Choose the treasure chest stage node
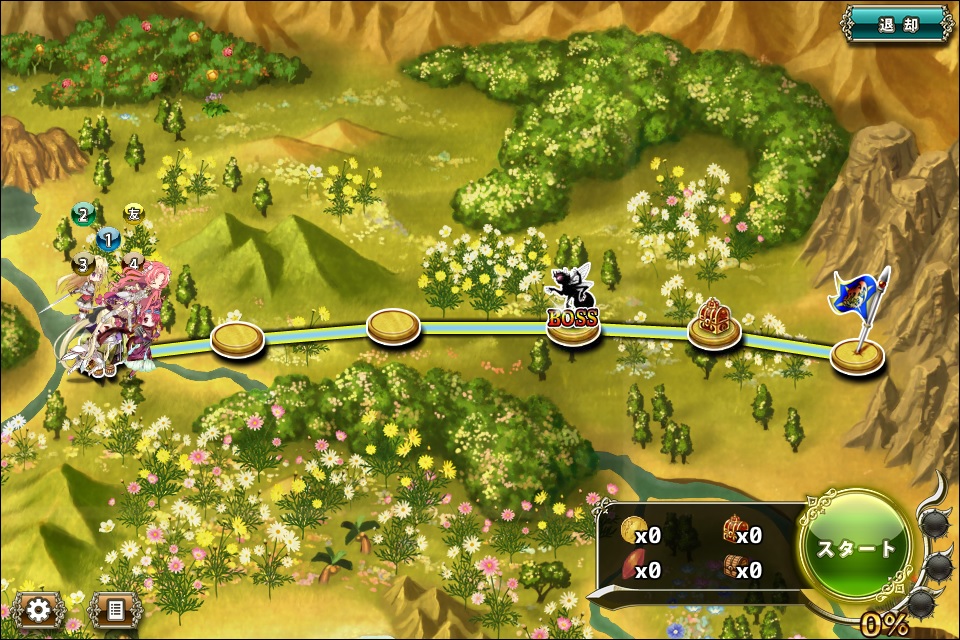The image size is (960, 640). point(714,327)
